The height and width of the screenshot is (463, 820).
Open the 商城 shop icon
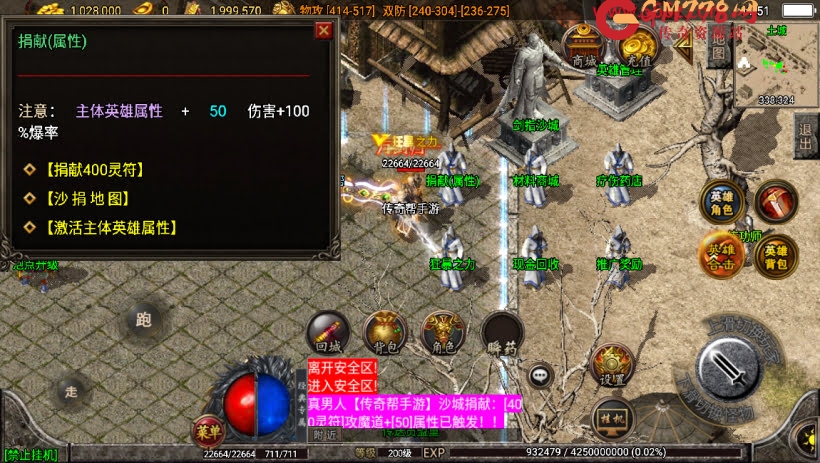[x=583, y=47]
